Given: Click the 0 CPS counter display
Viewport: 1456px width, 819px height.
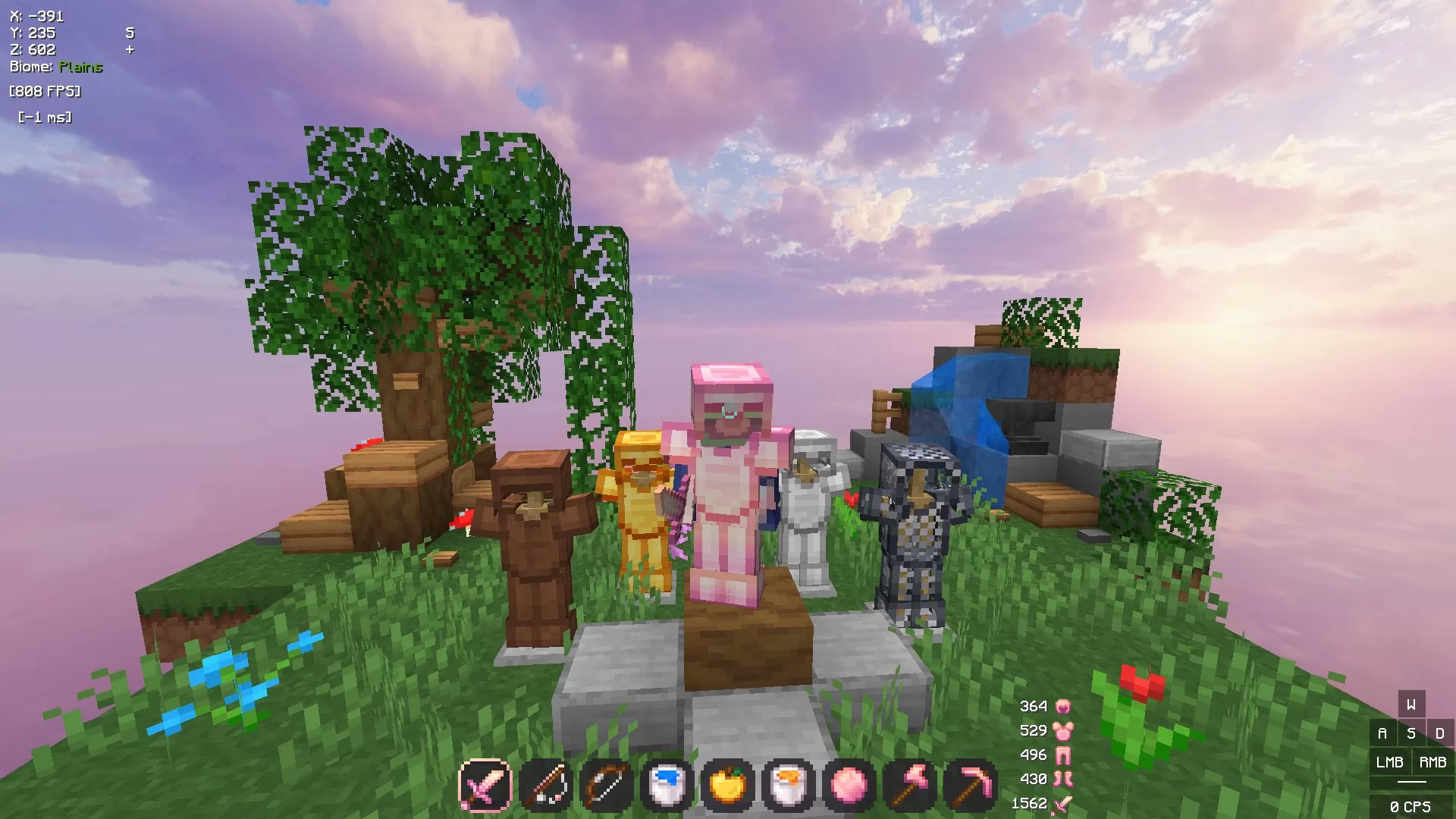Looking at the screenshot, I should click(x=1412, y=805).
